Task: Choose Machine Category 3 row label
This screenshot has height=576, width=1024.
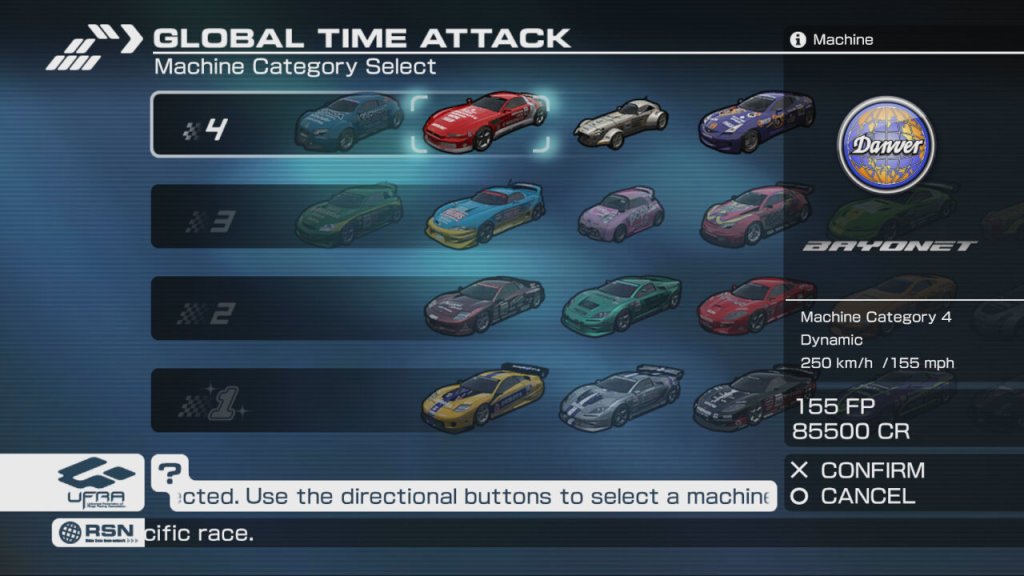Action: point(210,220)
